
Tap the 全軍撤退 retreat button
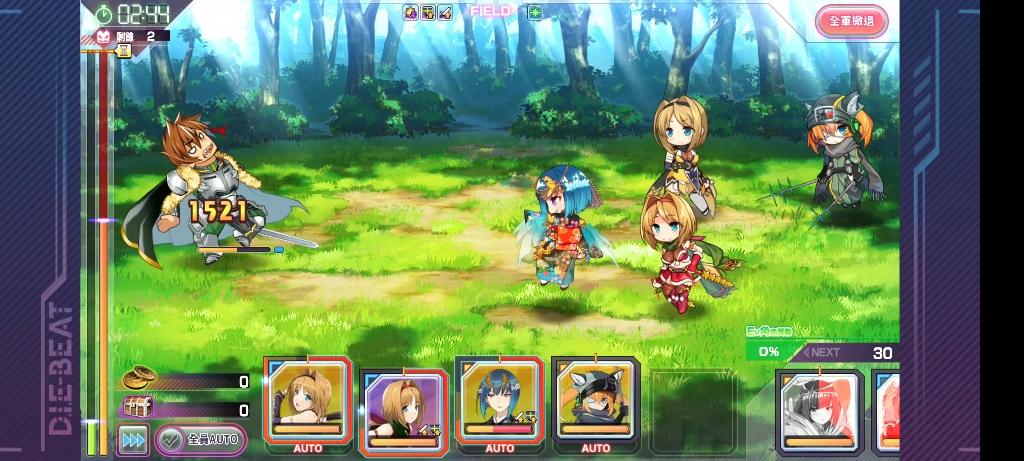[x=851, y=21]
